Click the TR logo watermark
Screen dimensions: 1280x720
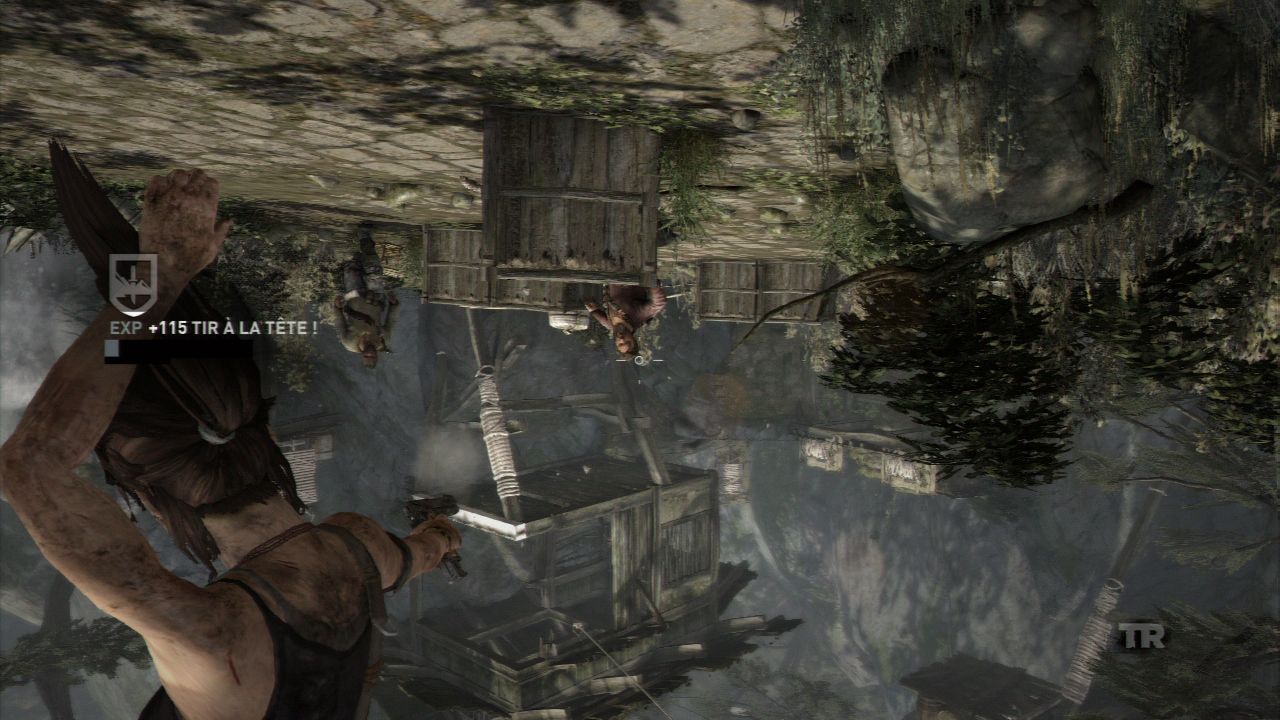(x=1141, y=635)
